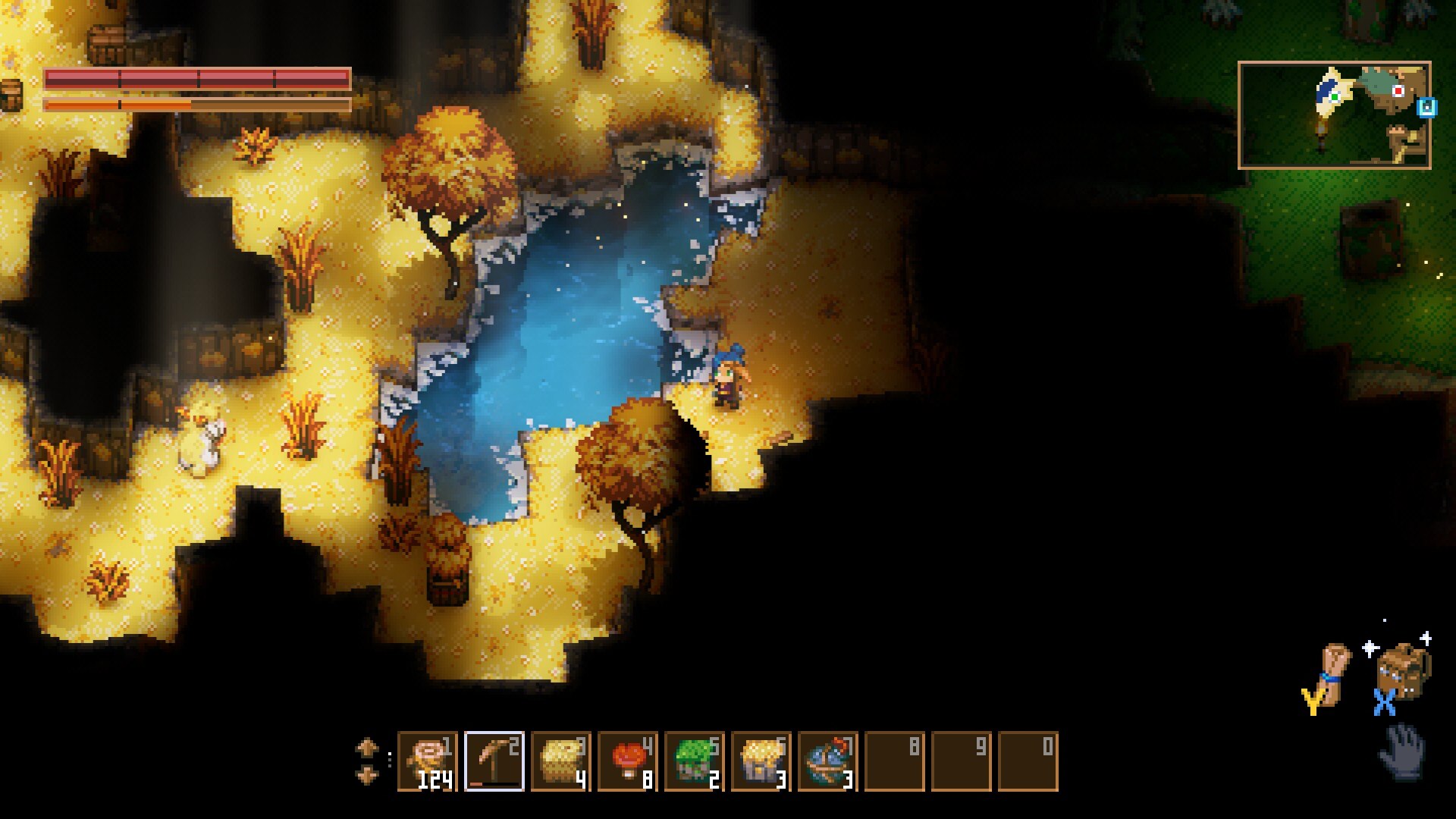Screen dimensions: 1456x819
Task: Choose the yellow sand block slot
Action: coord(561,761)
